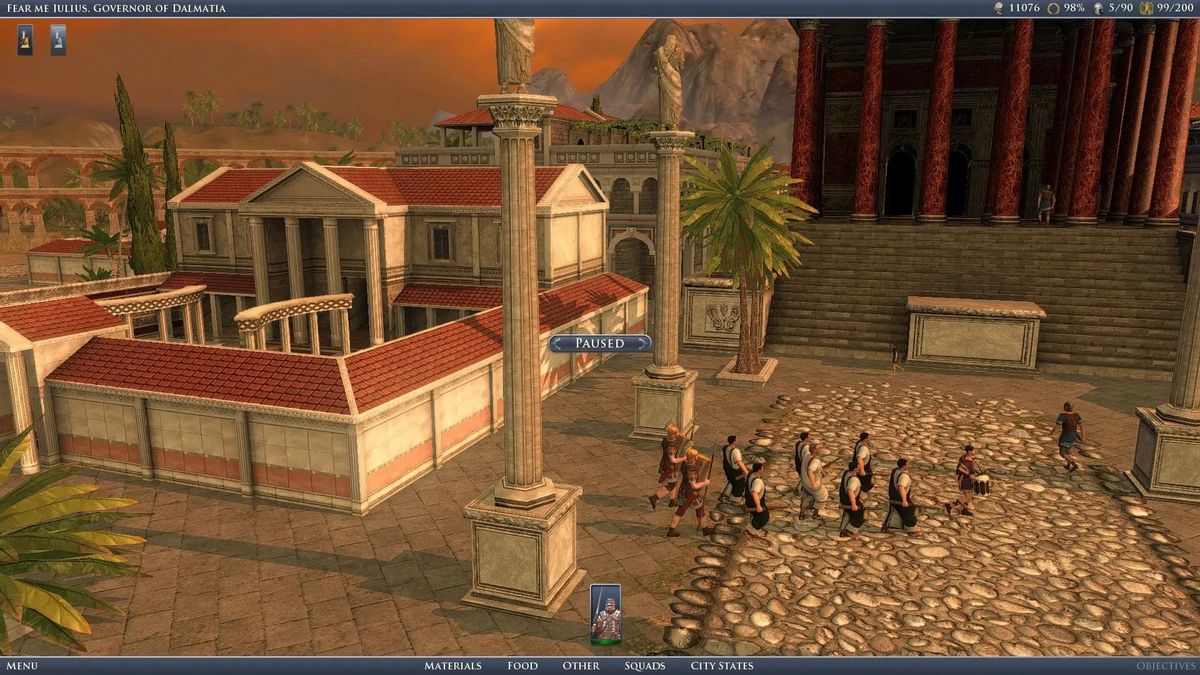Image resolution: width=1200 pixels, height=675 pixels.
Task: Select the legionary squad portrait card
Action: click(x=605, y=612)
